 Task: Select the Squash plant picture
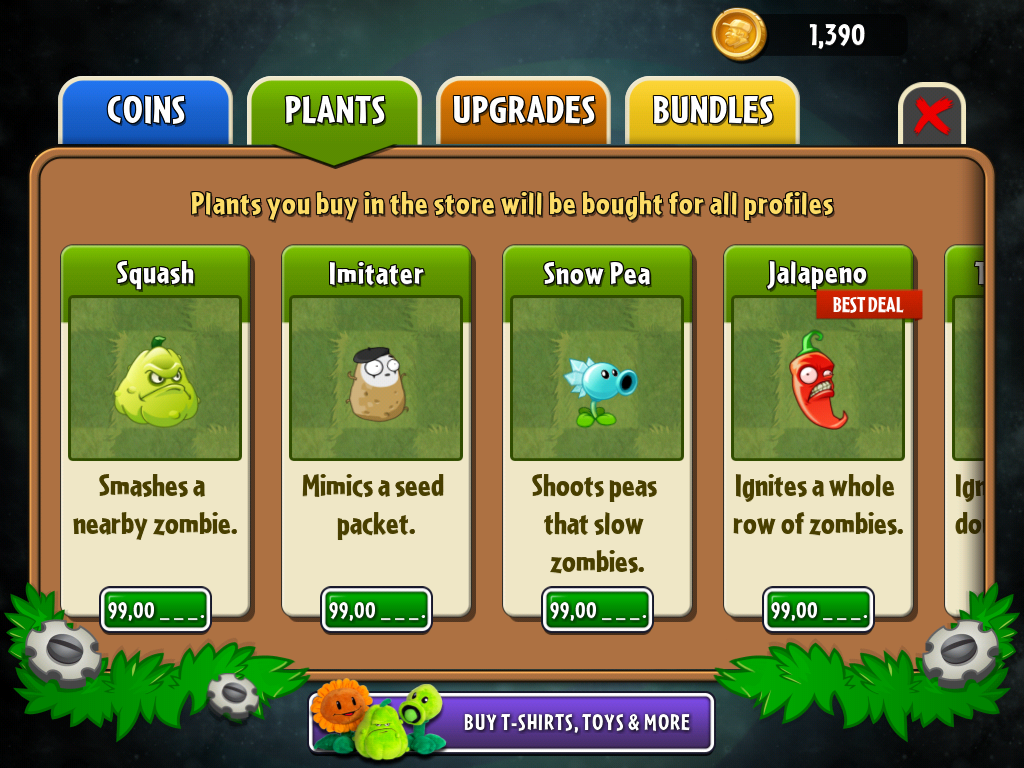tap(155, 378)
